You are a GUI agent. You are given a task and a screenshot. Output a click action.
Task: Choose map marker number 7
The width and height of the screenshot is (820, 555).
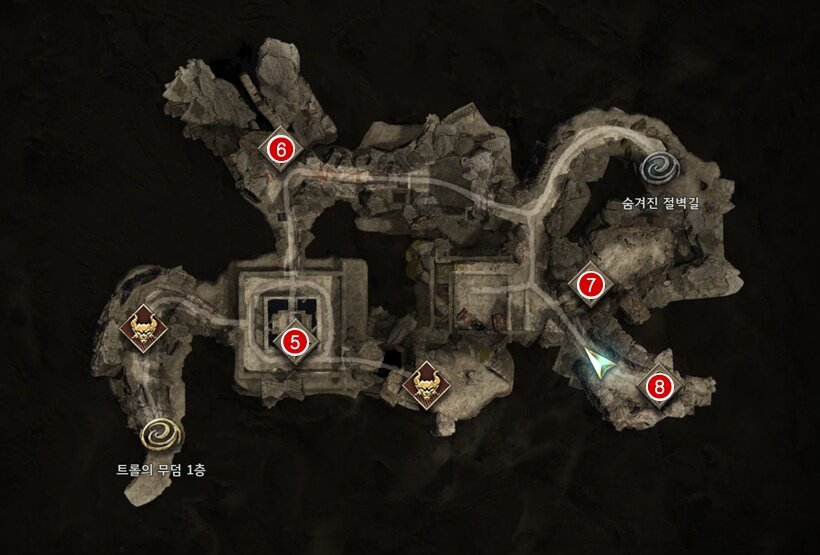[591, 285]
